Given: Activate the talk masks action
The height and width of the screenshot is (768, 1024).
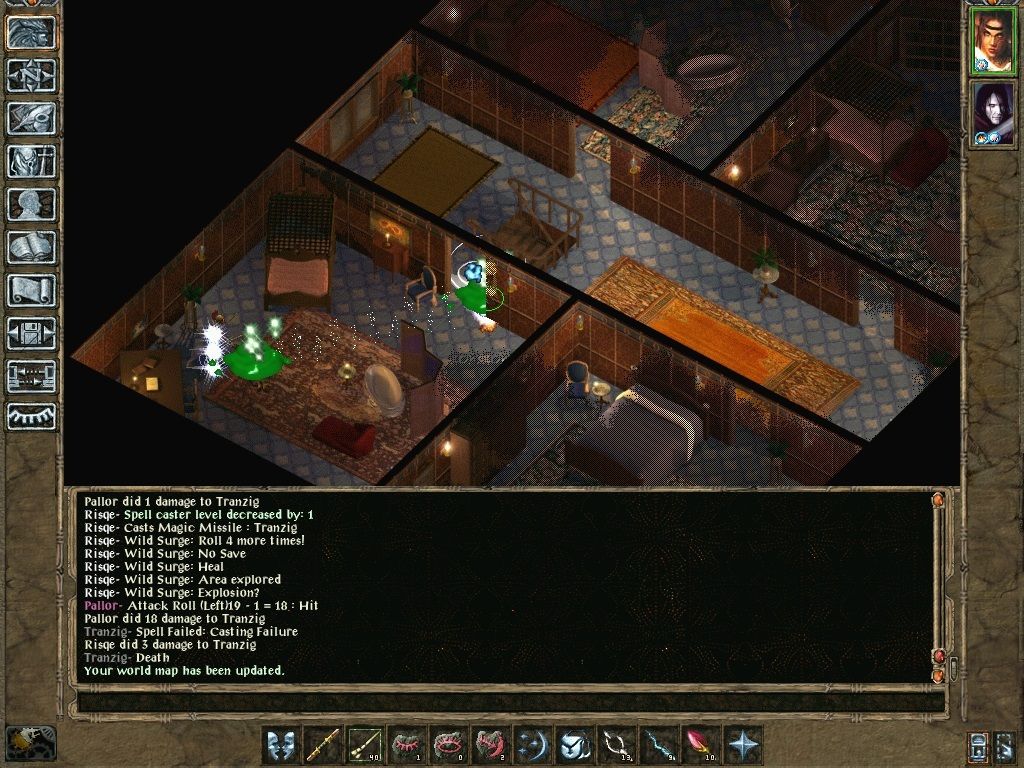Looking at the screenshot, I should pyautogui.click(x=283, y=745).
